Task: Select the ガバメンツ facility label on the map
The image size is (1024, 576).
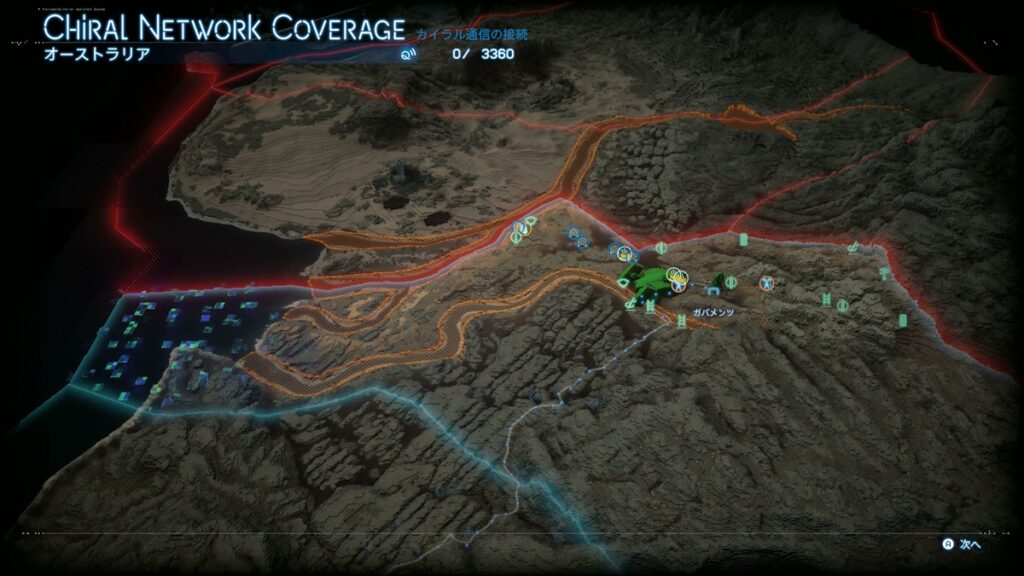Action: [713, 313]
